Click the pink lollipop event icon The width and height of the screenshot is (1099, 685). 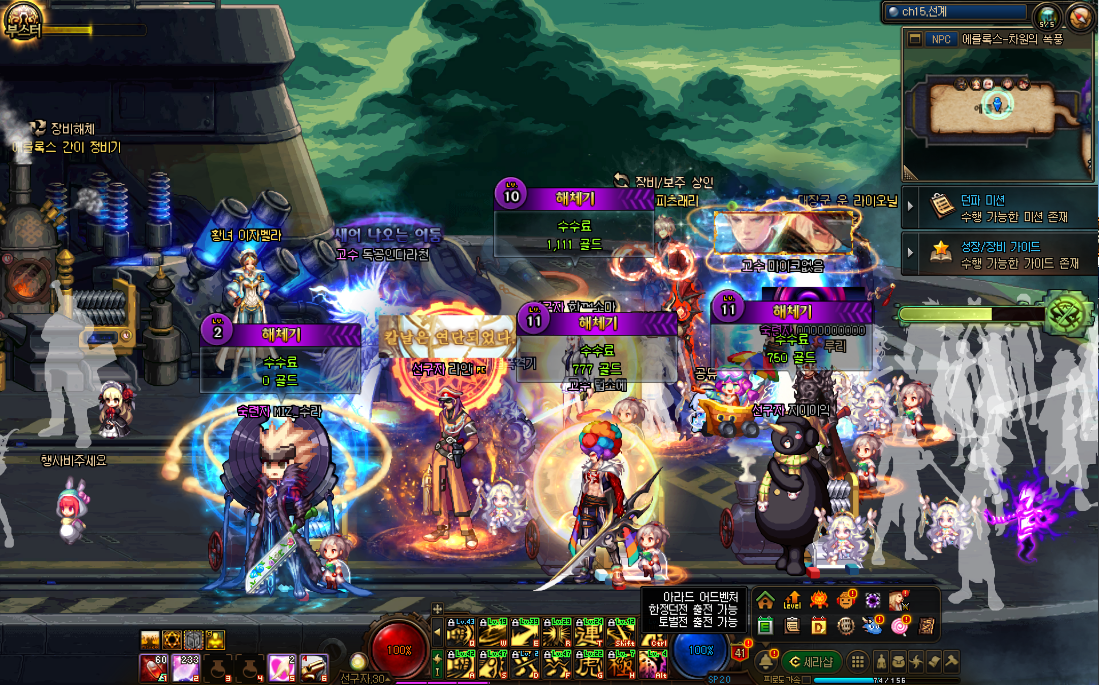point(899,626)
